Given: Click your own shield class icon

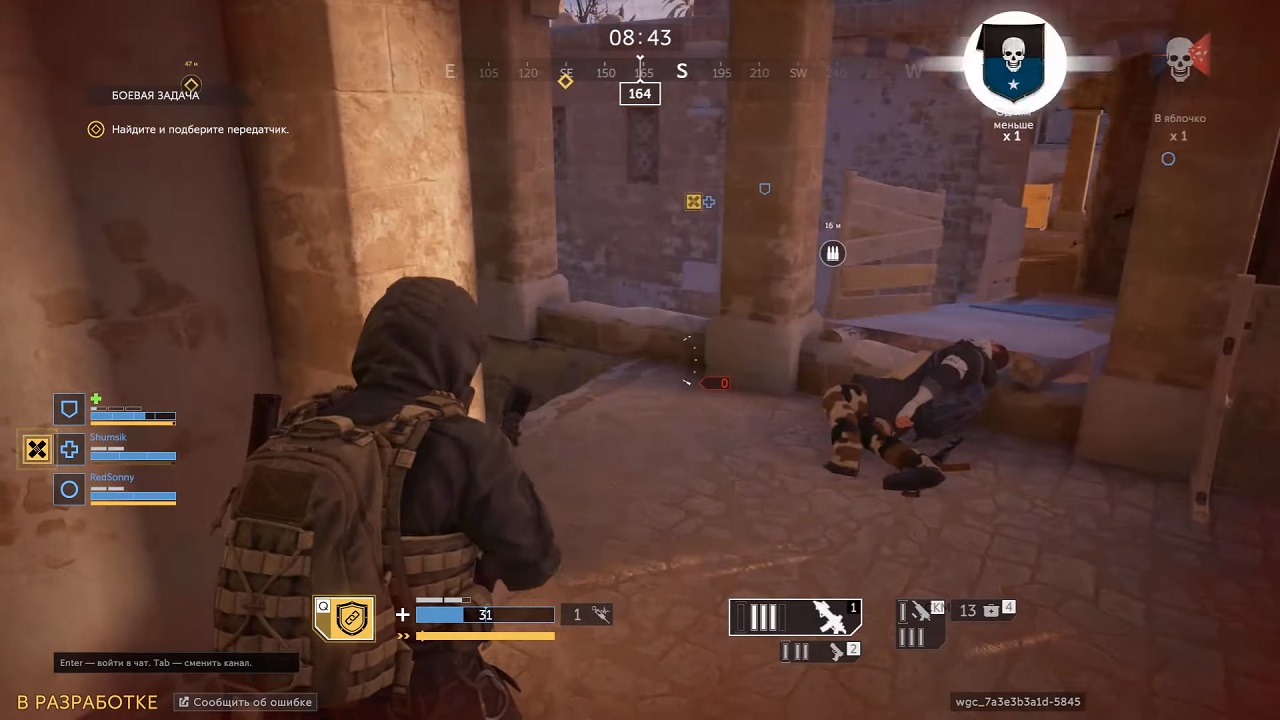Looking at the screenshot, I should pos(69,409).
